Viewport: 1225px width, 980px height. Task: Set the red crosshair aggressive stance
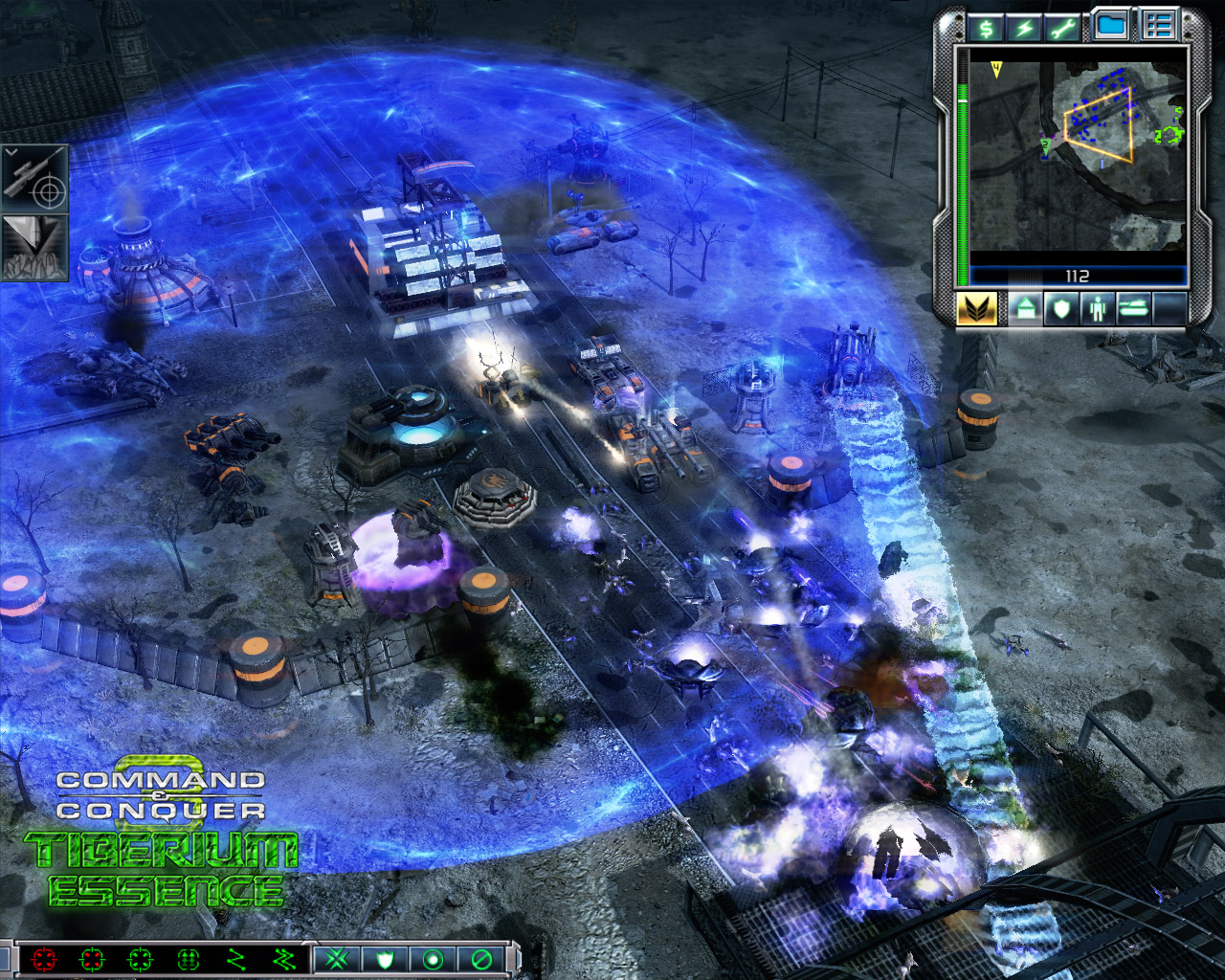click(x=44, y=958)
